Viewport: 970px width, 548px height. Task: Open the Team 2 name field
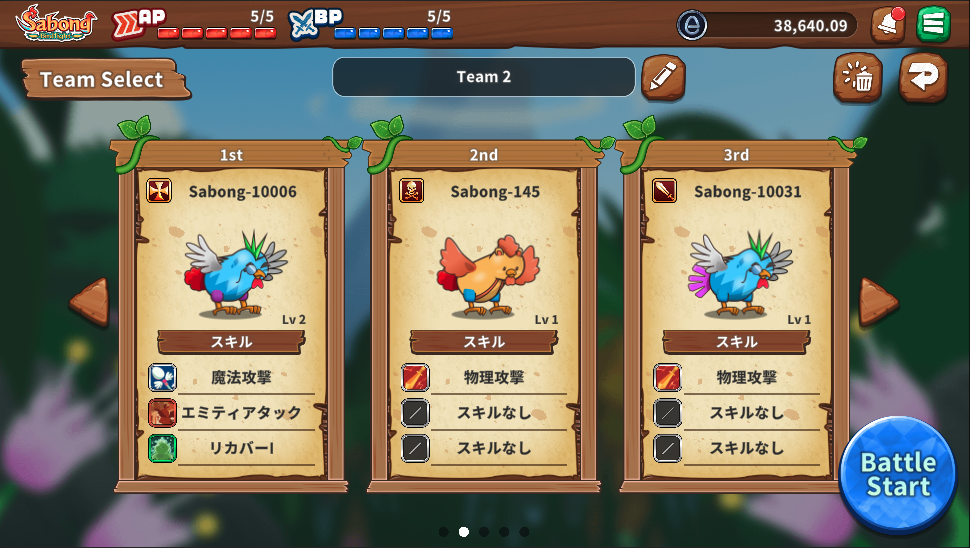click(x=483, y=77)
